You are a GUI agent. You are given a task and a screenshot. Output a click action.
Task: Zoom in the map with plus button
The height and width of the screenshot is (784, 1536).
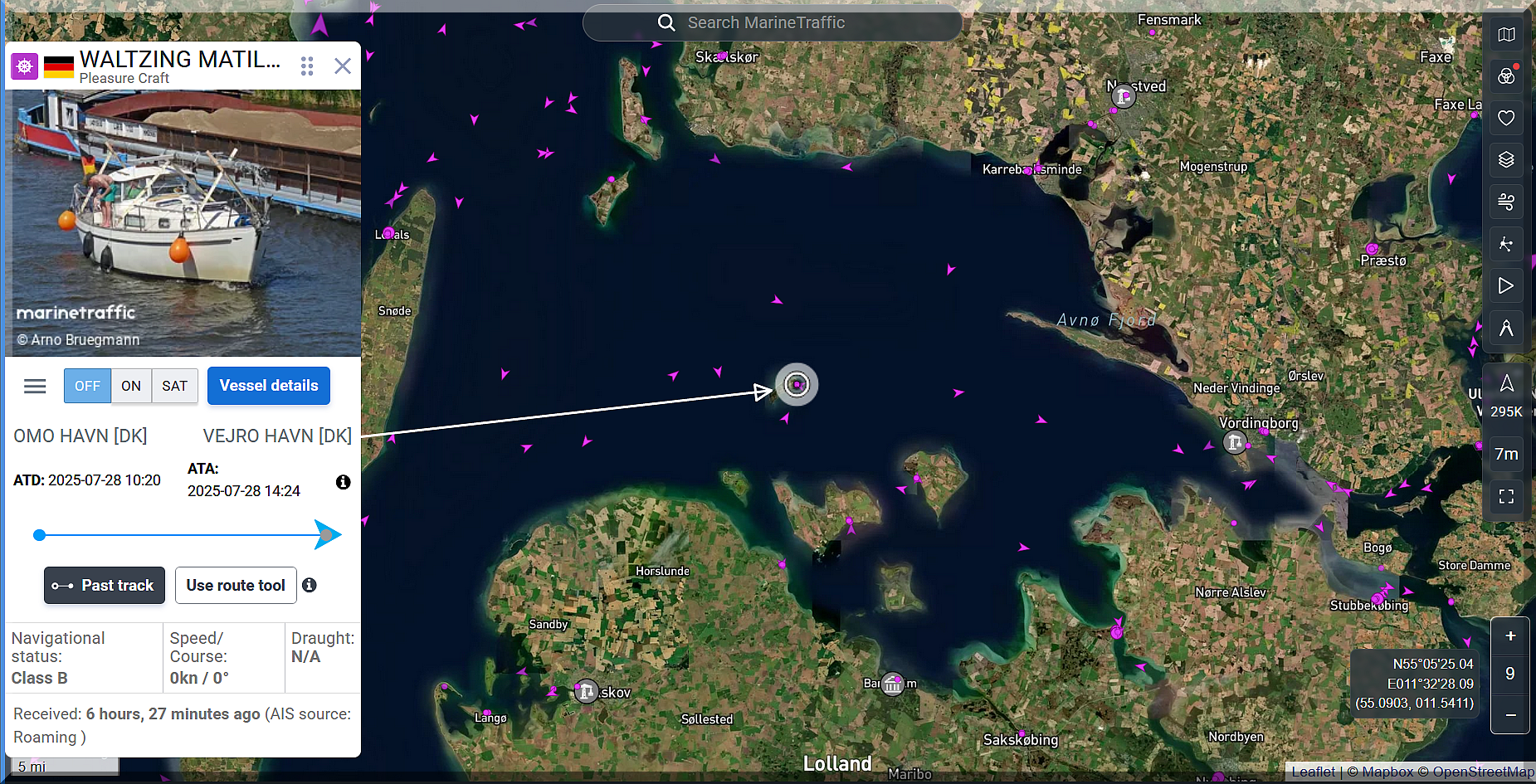(1510, 636)
